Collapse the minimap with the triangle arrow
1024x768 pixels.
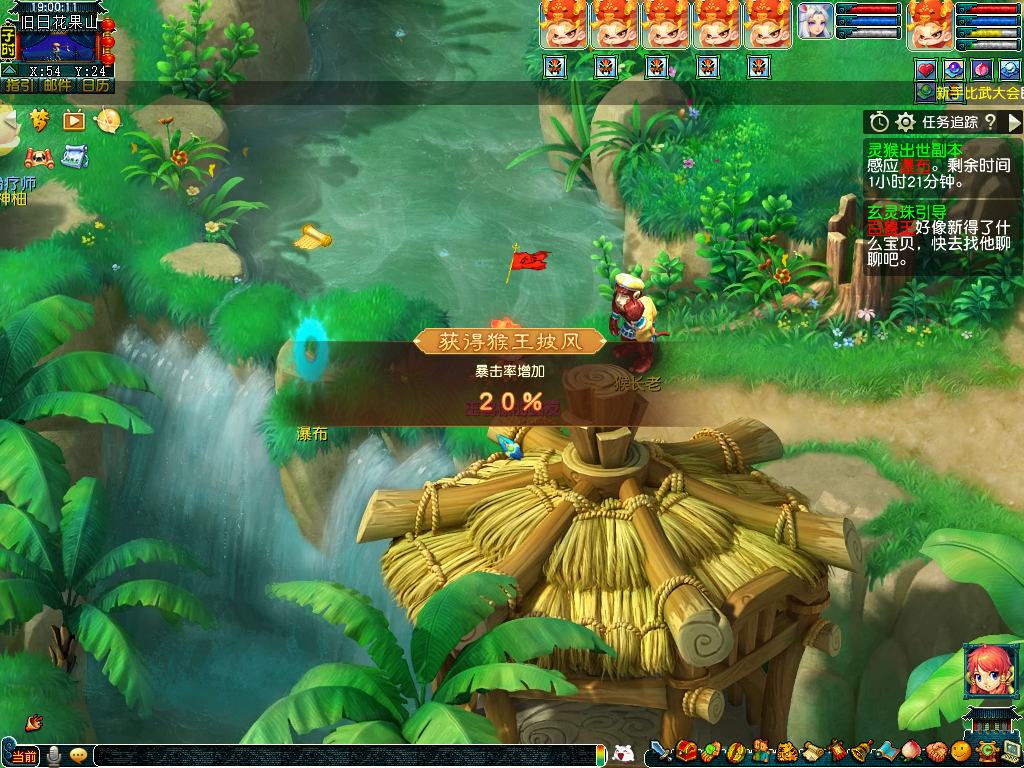point(9,70)
